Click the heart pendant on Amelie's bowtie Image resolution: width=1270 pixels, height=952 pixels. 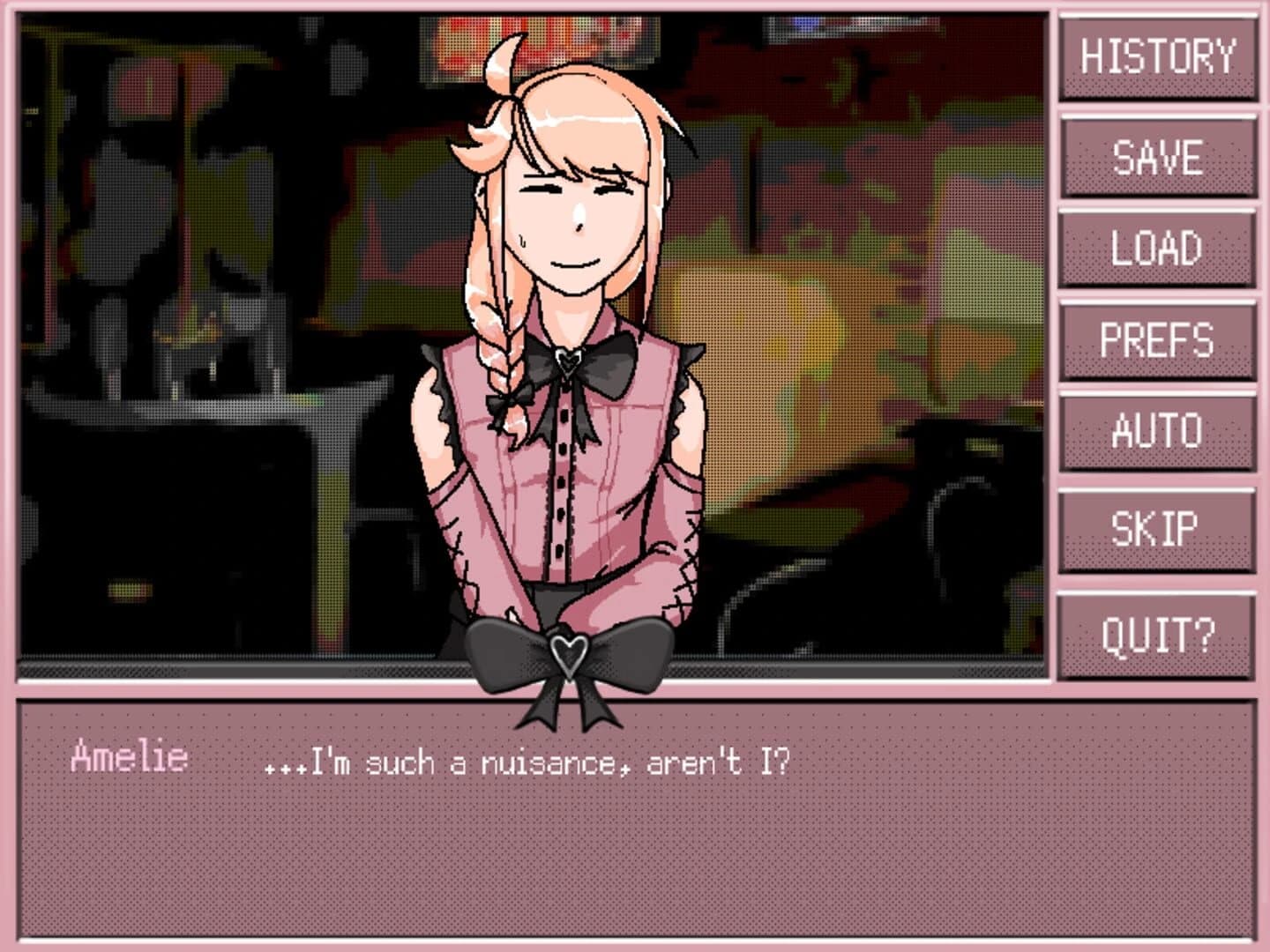click(x=571, y=361)
